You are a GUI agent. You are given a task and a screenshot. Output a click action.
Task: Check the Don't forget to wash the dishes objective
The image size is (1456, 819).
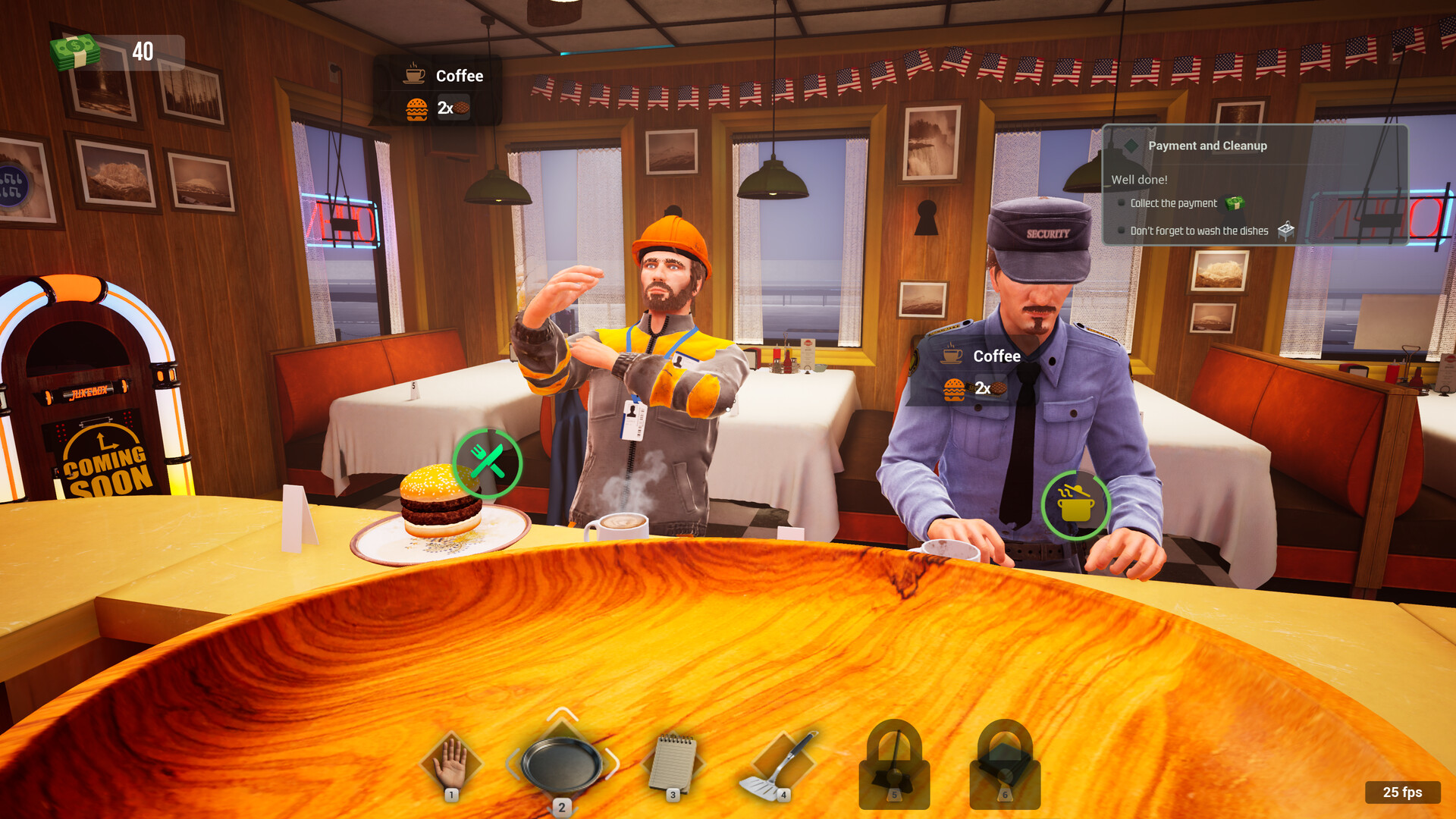[1122, 230]
